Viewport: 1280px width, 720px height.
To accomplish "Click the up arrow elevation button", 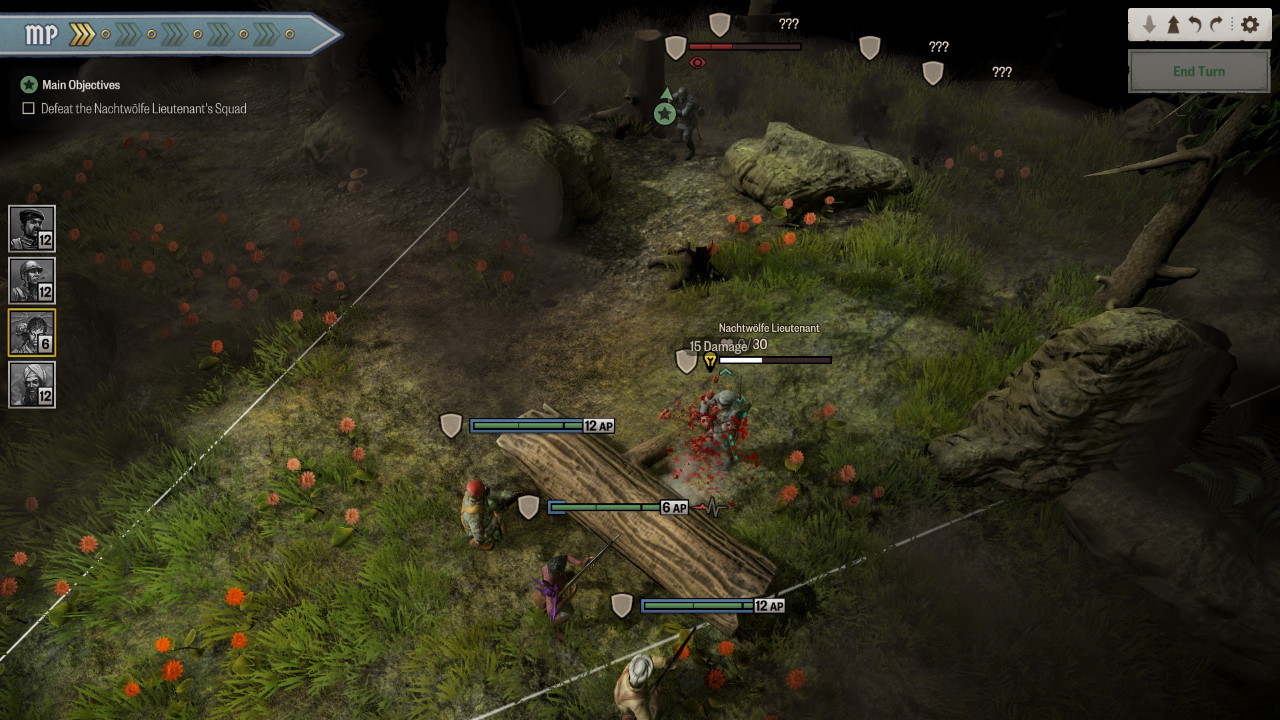I will click(1172, 25).
